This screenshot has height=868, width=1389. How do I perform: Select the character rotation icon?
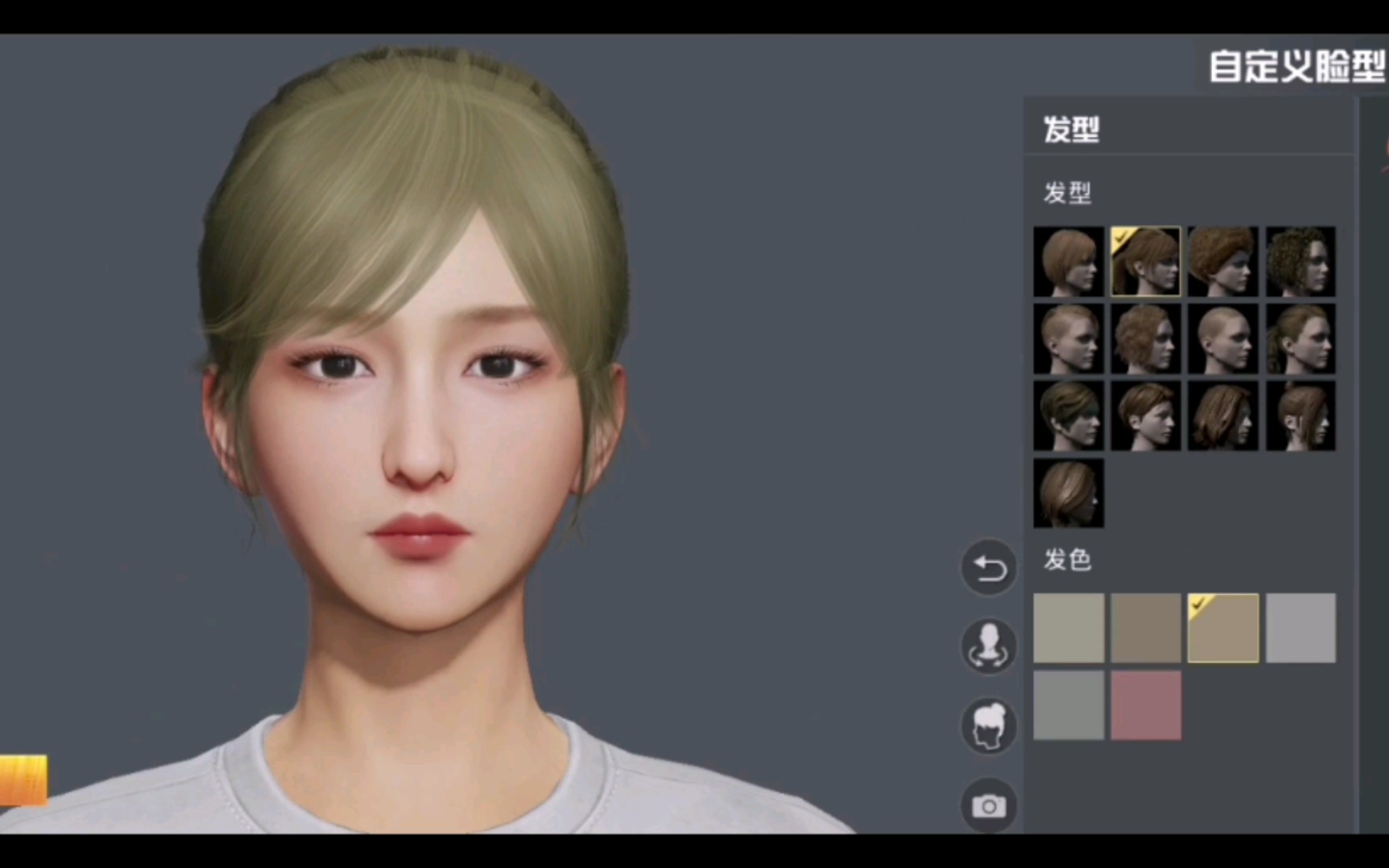(x=990, y=646)
